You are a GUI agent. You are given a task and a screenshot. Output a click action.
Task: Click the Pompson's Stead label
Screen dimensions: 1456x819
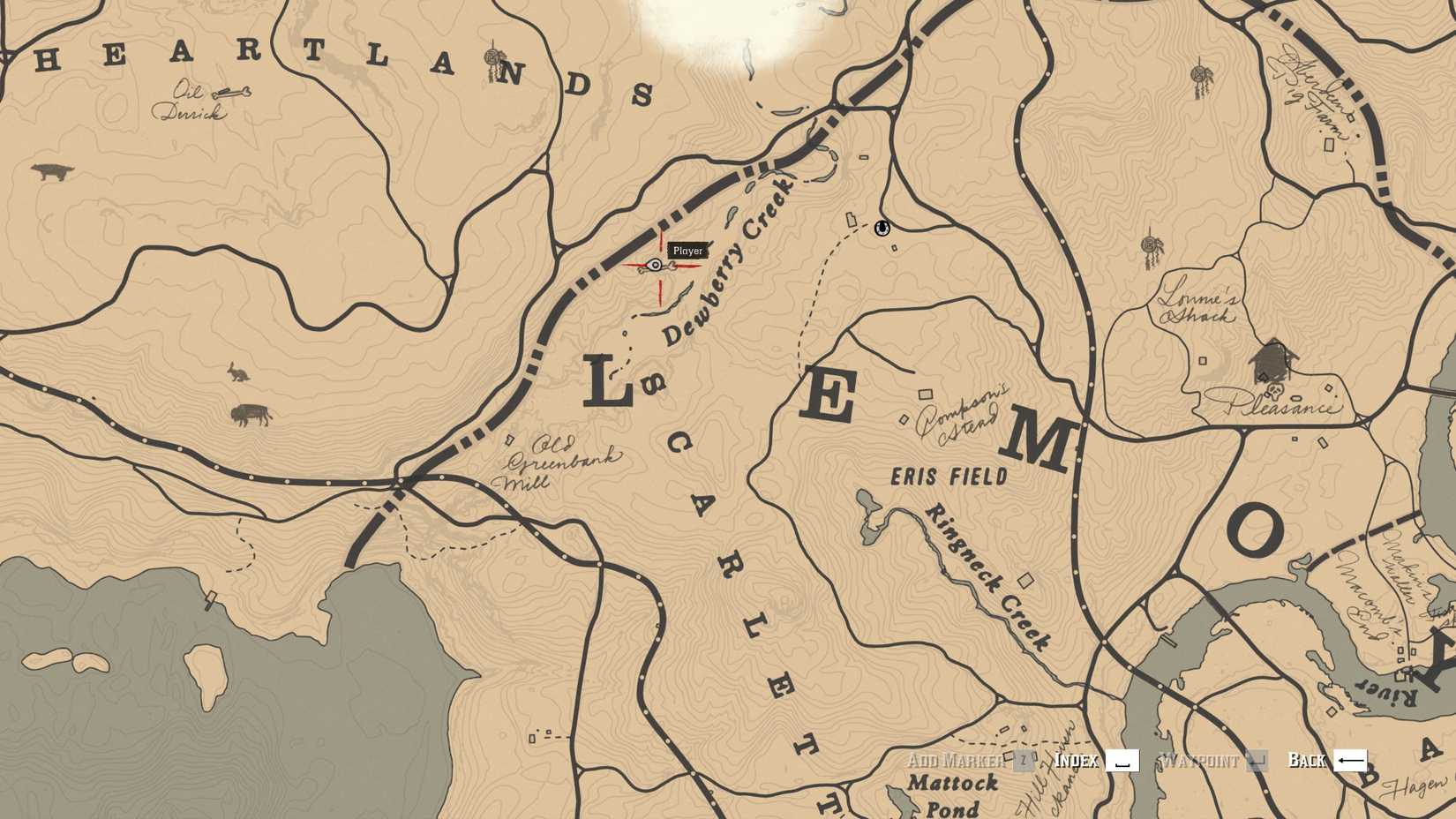(958, 412)
